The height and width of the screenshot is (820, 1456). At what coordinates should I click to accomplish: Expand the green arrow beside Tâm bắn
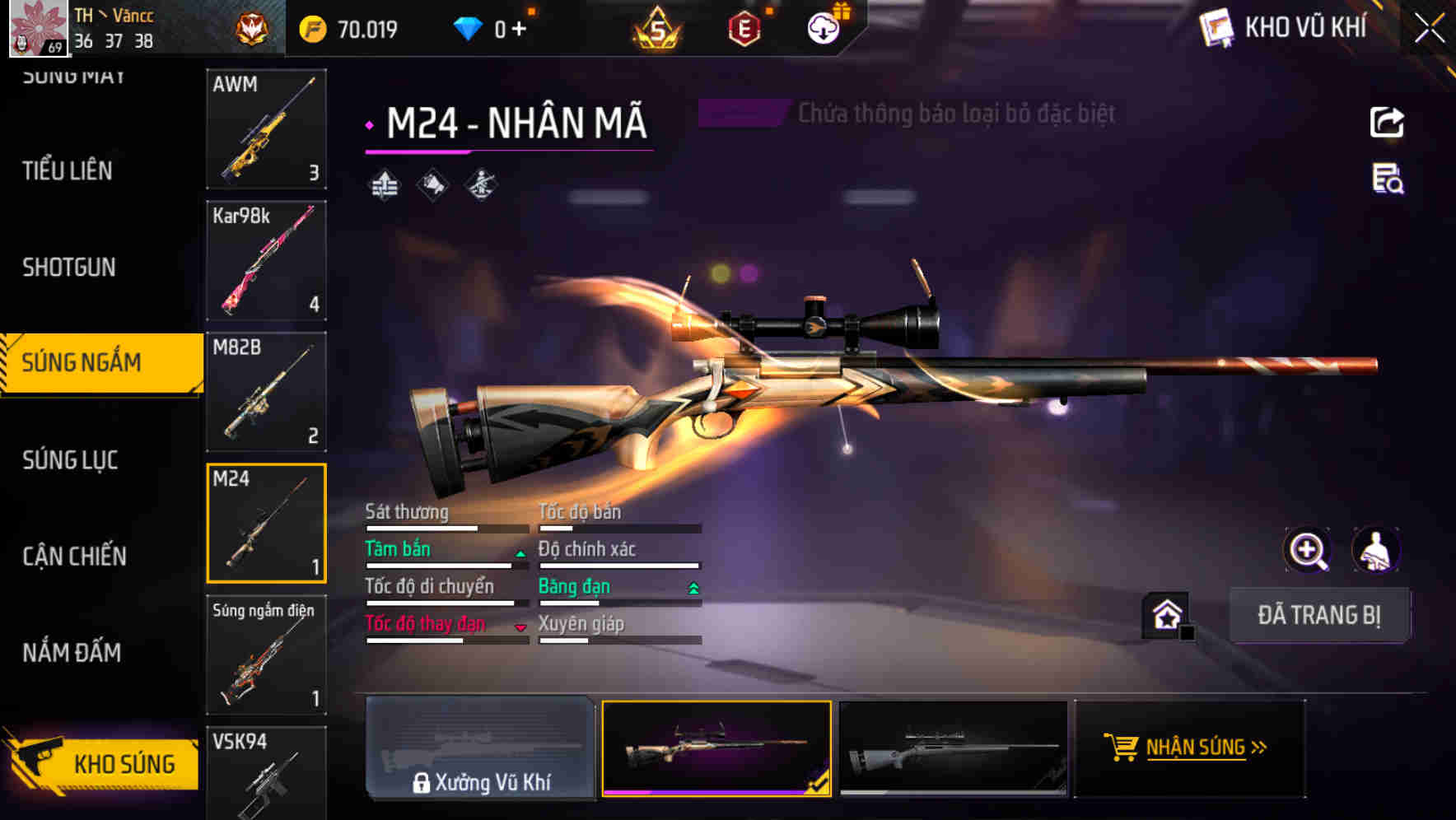(520, 554)
